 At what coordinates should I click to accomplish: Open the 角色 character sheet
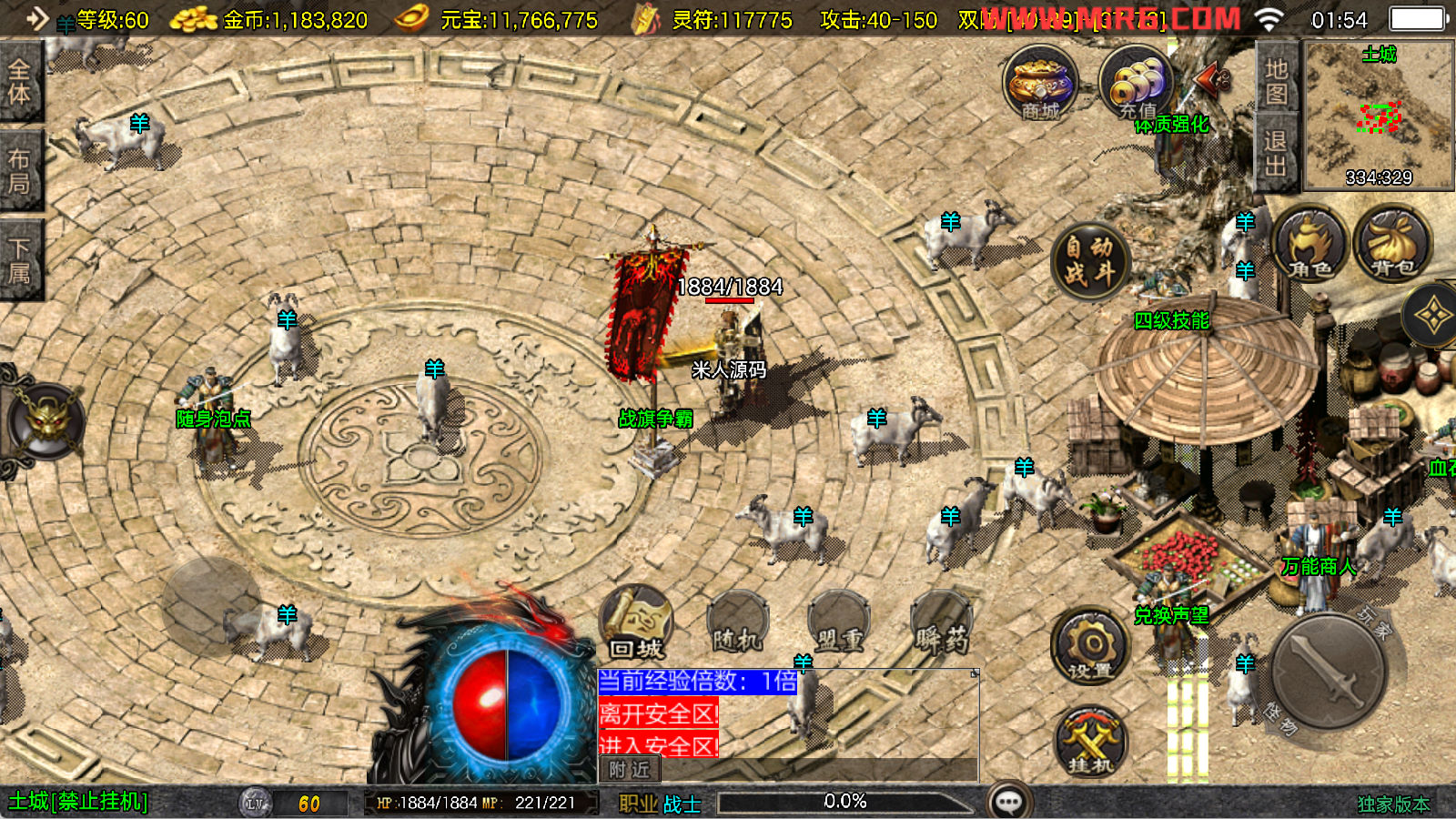(1309, 244)
